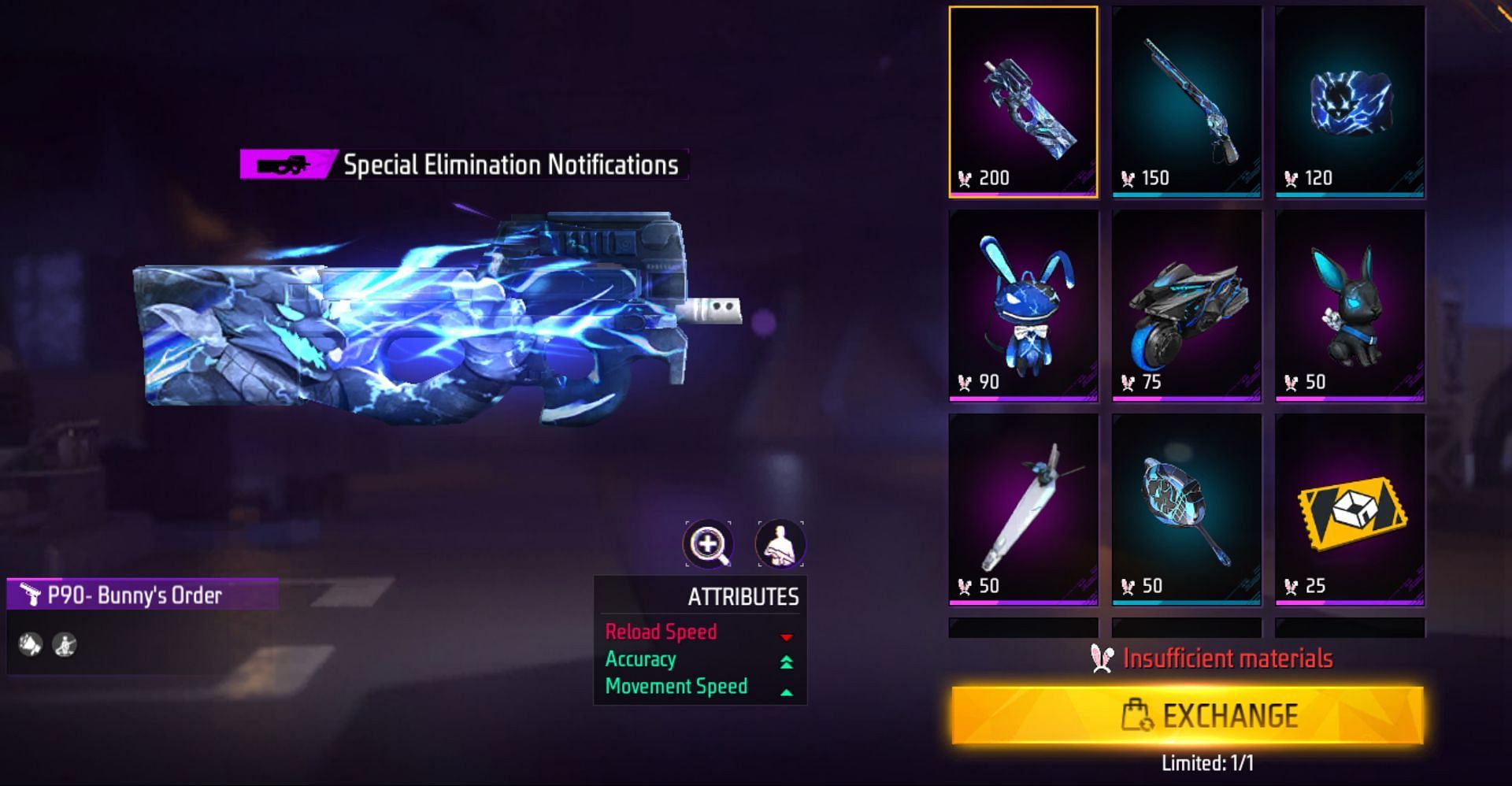The height and width of the screenshot is (786, 1512).
Task: Select the P90 skin costing 200 tokens
Action: click(1023, 102)
